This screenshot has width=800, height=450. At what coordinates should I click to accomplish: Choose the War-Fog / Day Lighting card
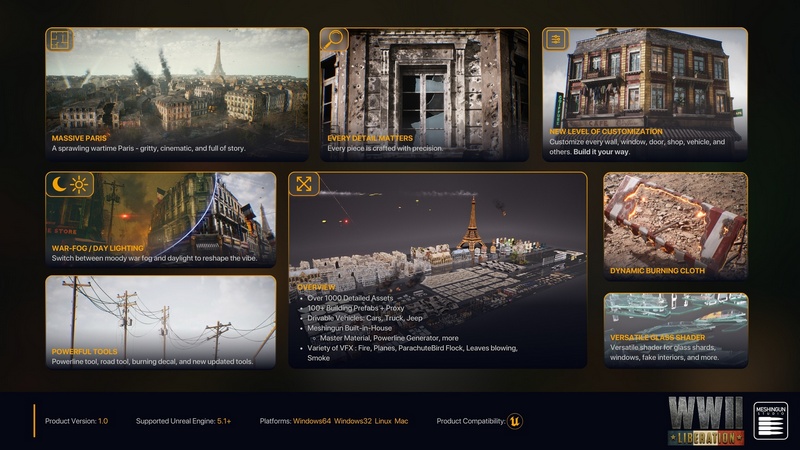[x=160, y=220]
